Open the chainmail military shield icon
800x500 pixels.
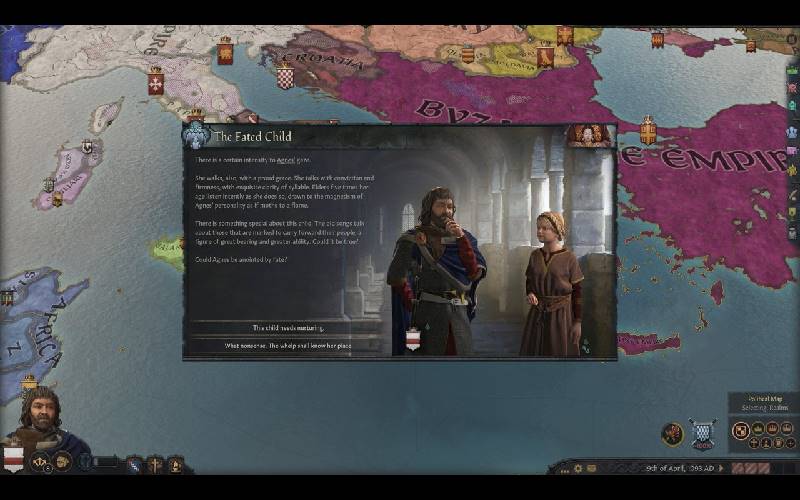click(703, 433)
